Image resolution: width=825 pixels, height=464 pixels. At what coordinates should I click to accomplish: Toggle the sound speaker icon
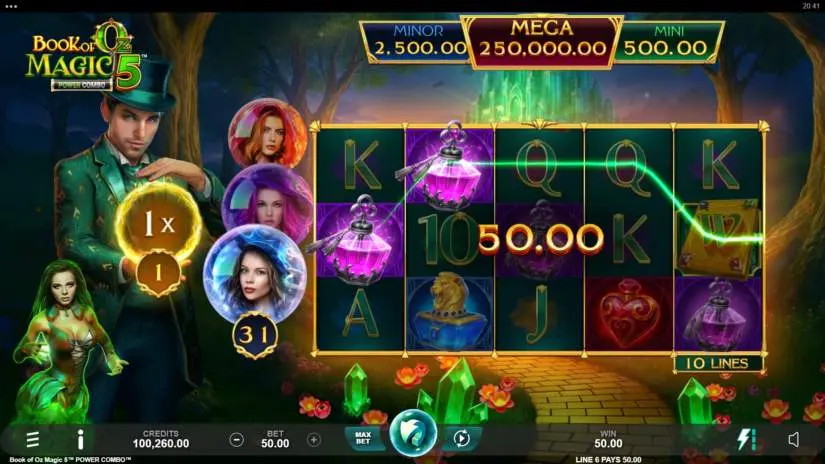coord(794,438)
